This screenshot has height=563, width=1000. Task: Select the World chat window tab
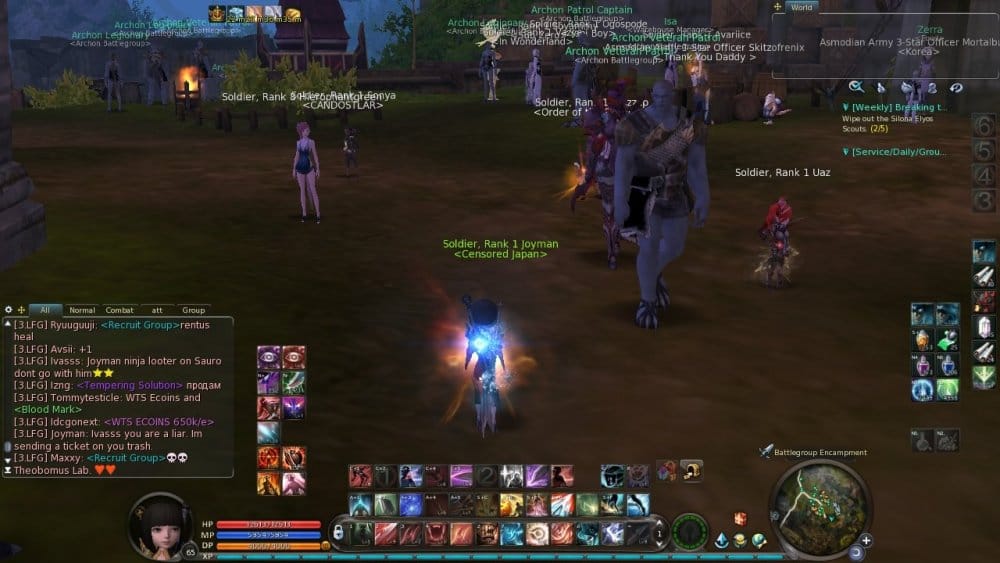(x=804, y=7)
